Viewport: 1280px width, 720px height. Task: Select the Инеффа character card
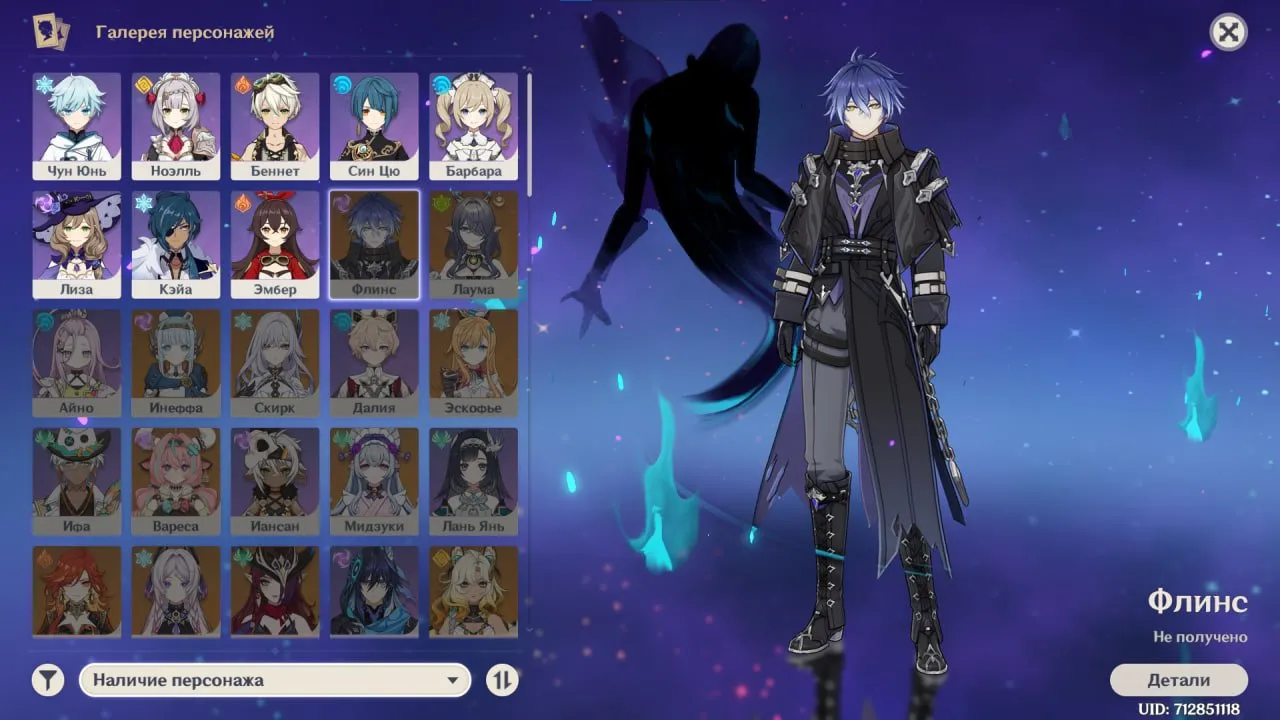tap(175, 362)
